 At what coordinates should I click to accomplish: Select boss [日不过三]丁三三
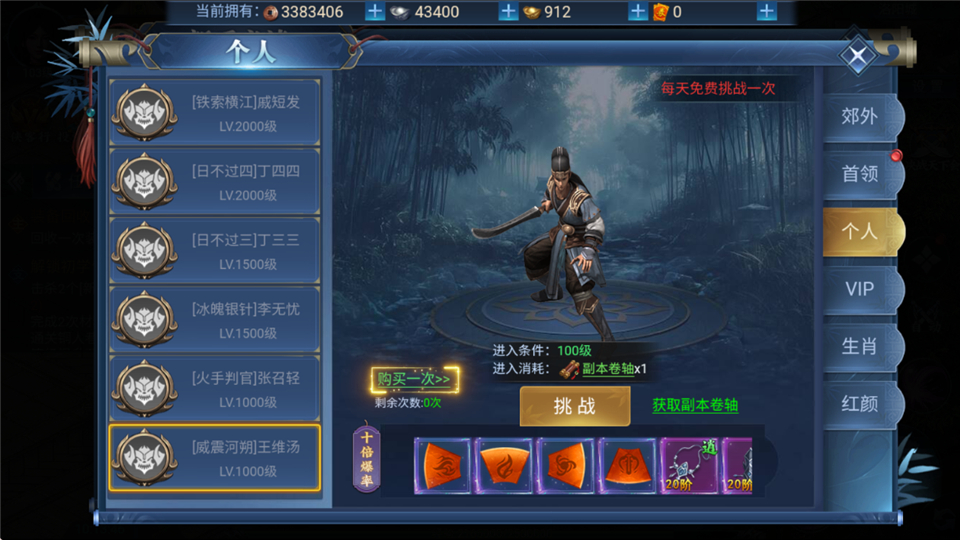[x=215, y=250]
